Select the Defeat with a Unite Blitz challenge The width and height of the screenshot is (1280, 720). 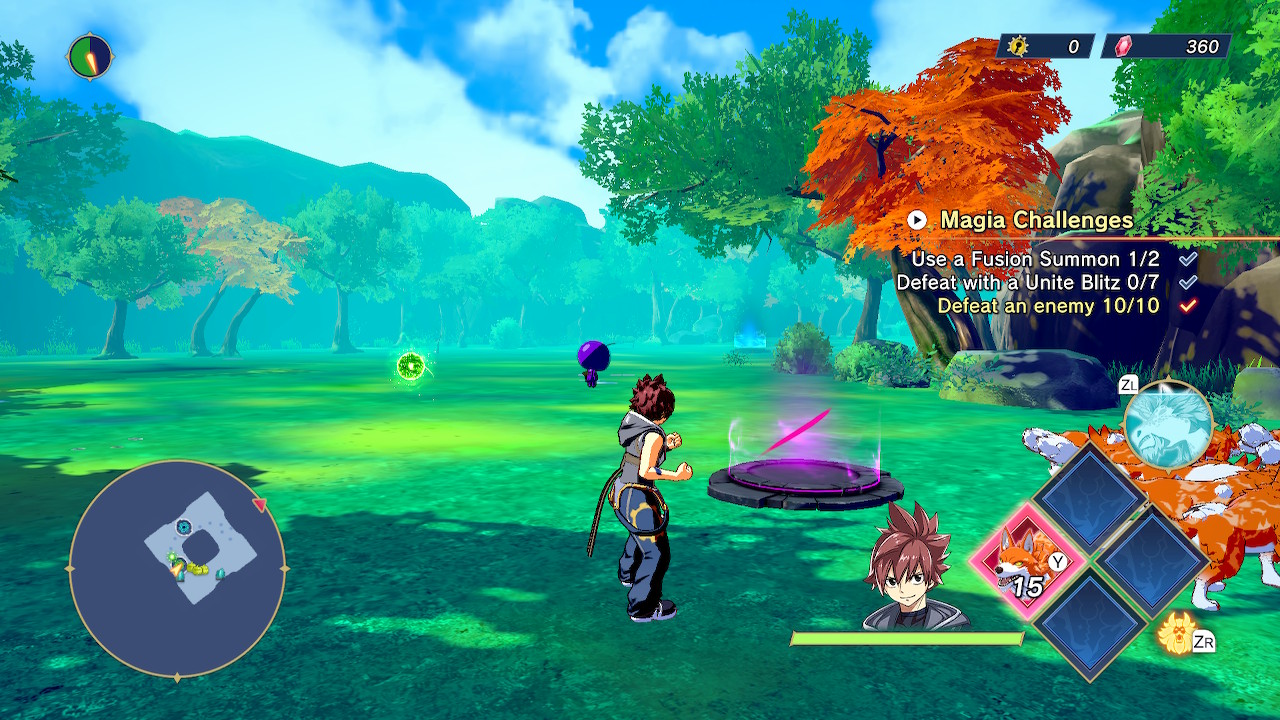click(1028, 283)
